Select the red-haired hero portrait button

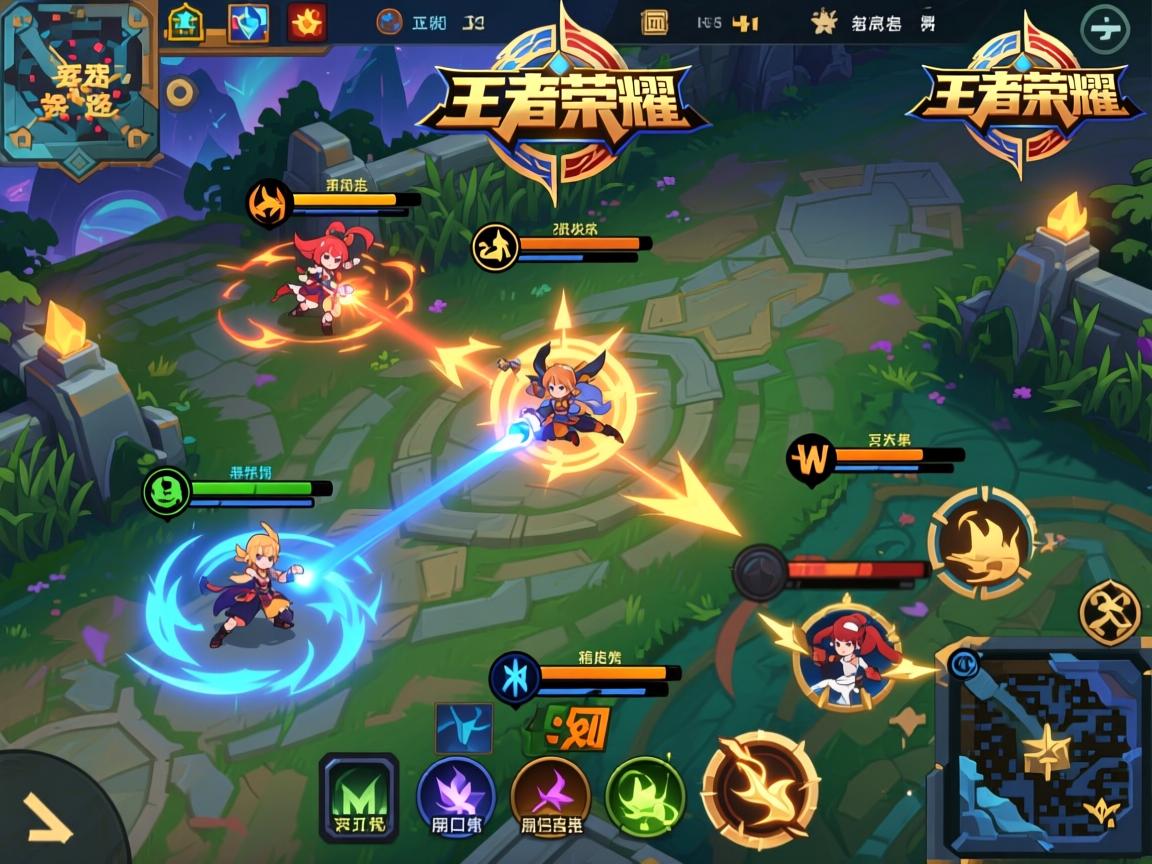(x=846, y=655)
